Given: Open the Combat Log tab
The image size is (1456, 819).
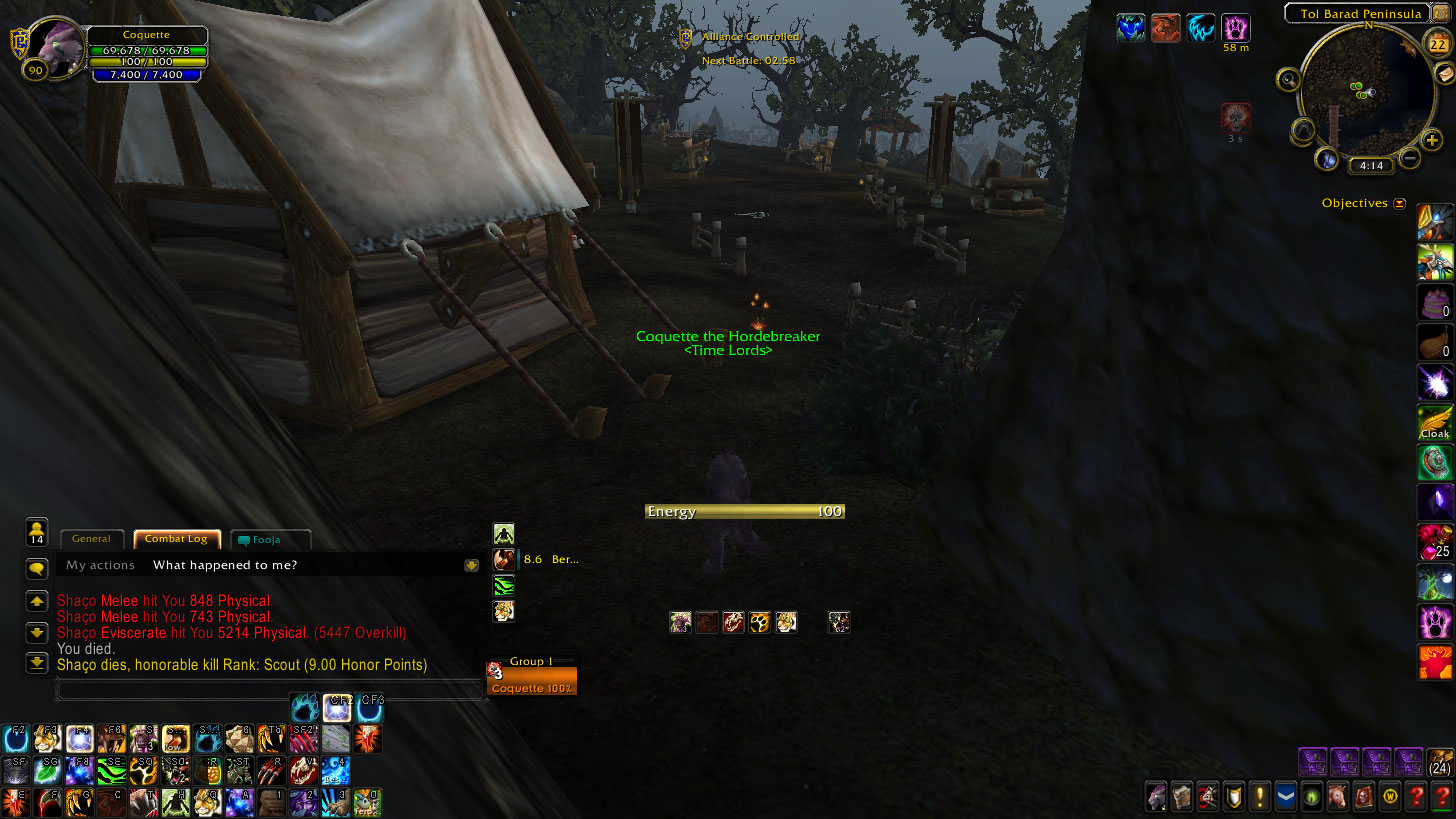Looking at the screenshot, I should pos(176,539).
